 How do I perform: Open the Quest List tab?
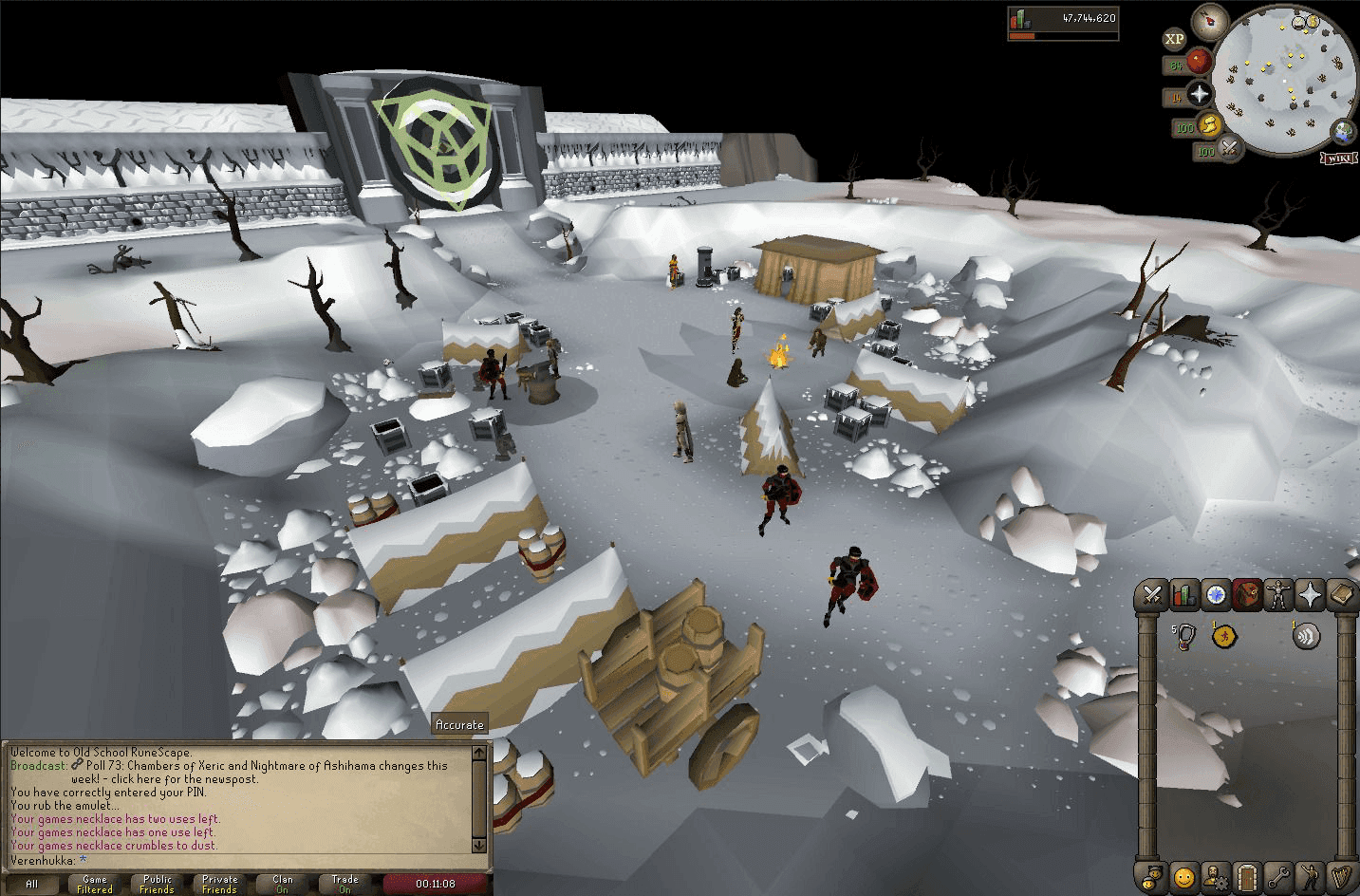[1216, 595]
